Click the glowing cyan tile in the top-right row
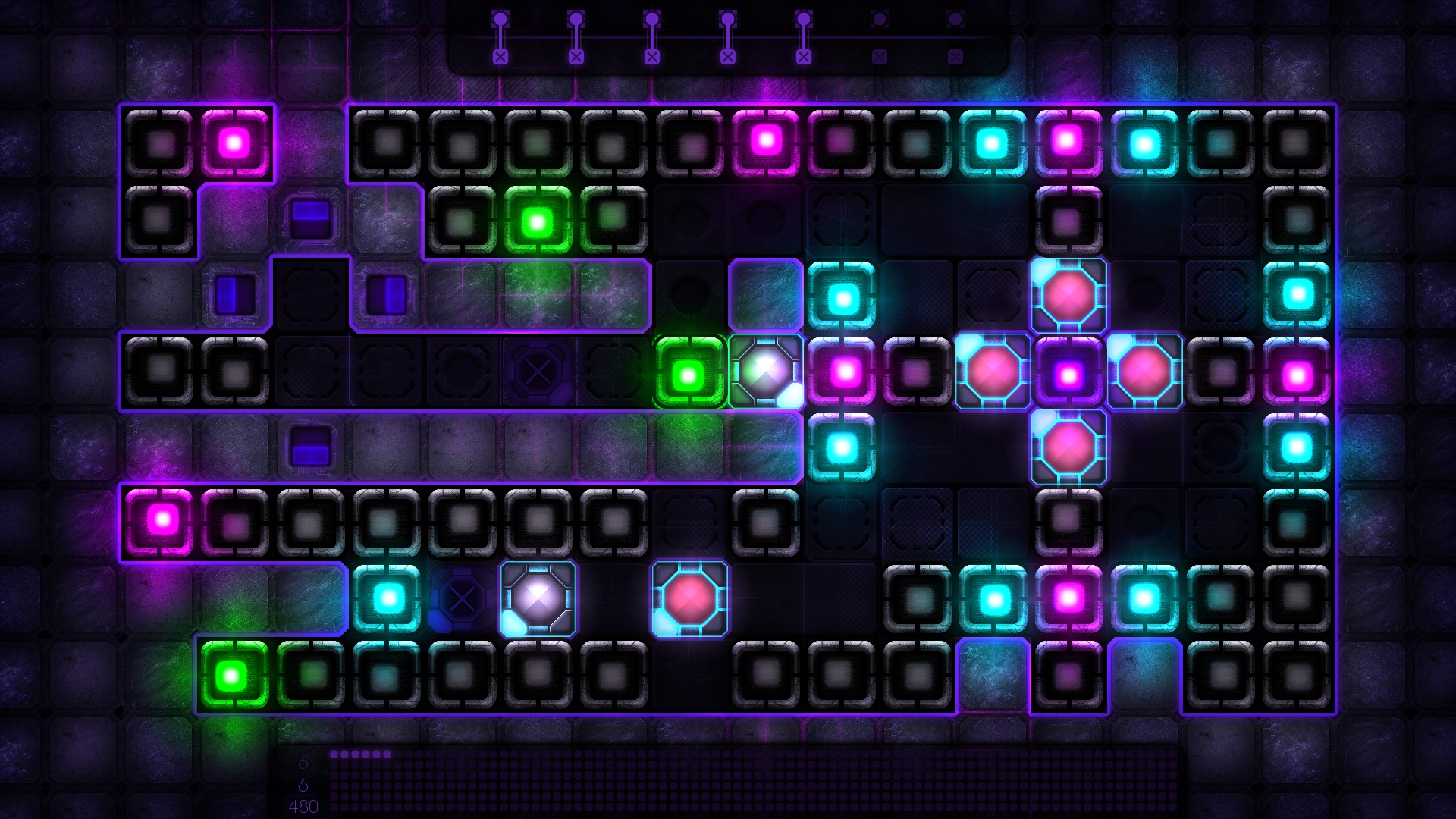 point(1142,141)
